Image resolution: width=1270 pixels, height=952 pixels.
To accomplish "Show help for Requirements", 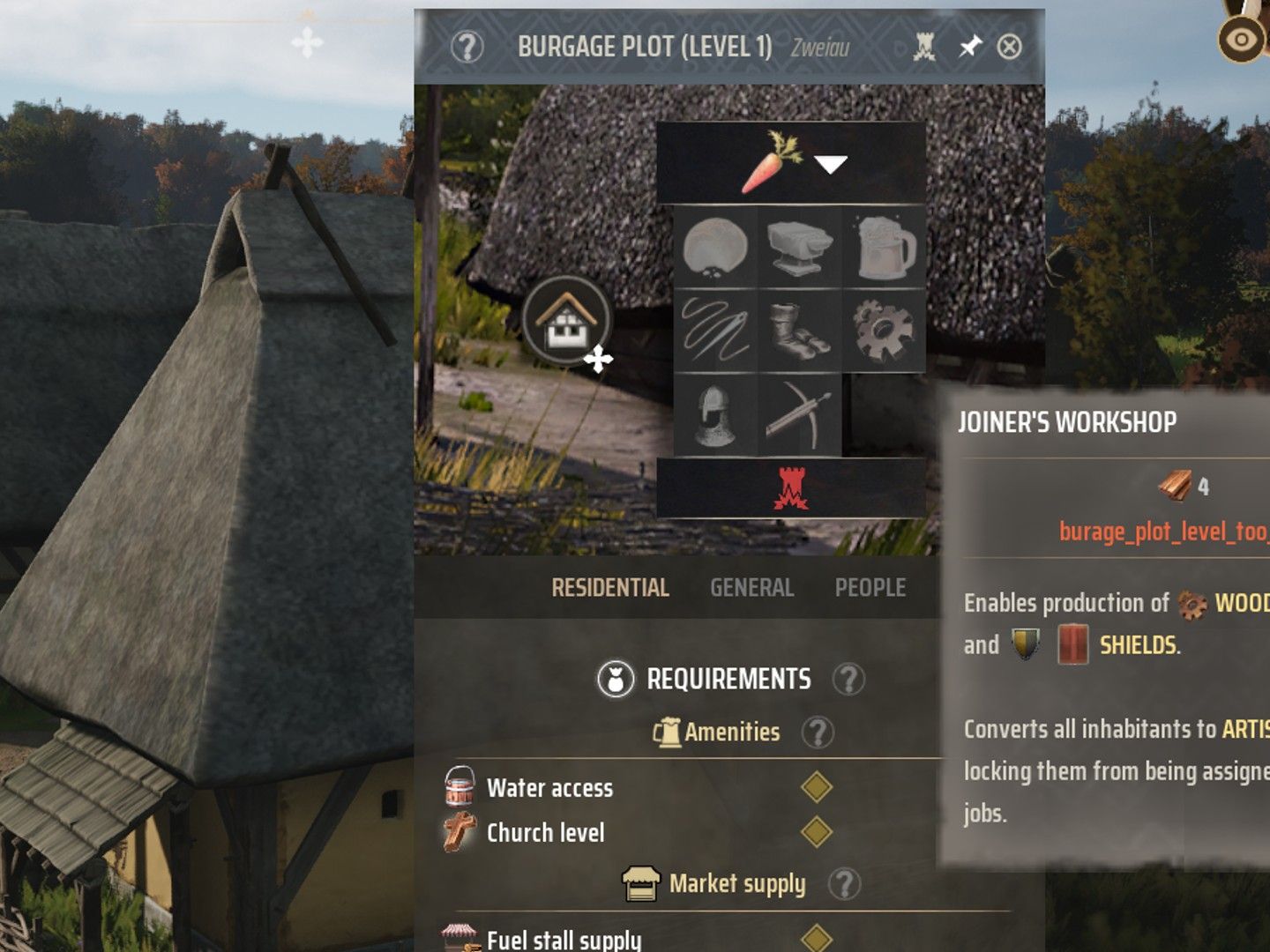I will [x=848, y=680].
